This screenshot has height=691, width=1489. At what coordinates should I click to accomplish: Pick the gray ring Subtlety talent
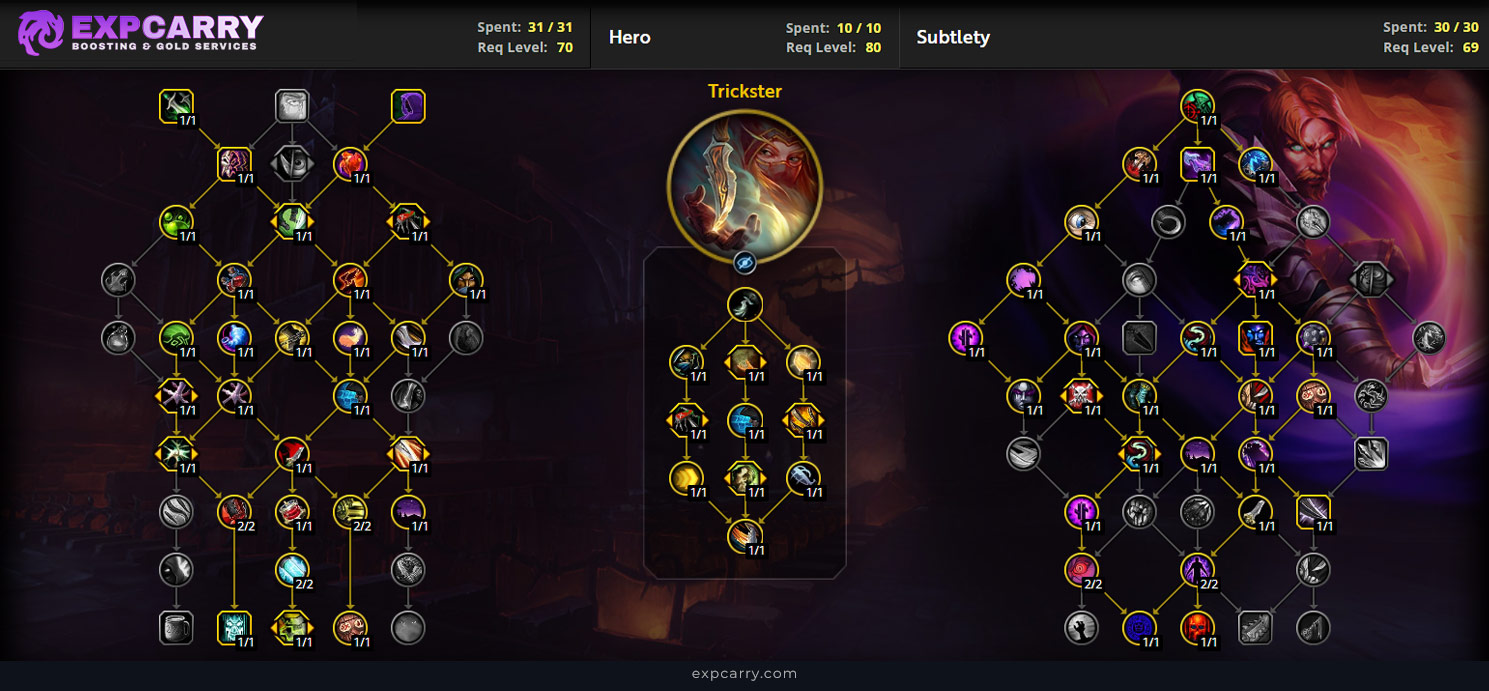(1168, 222)
